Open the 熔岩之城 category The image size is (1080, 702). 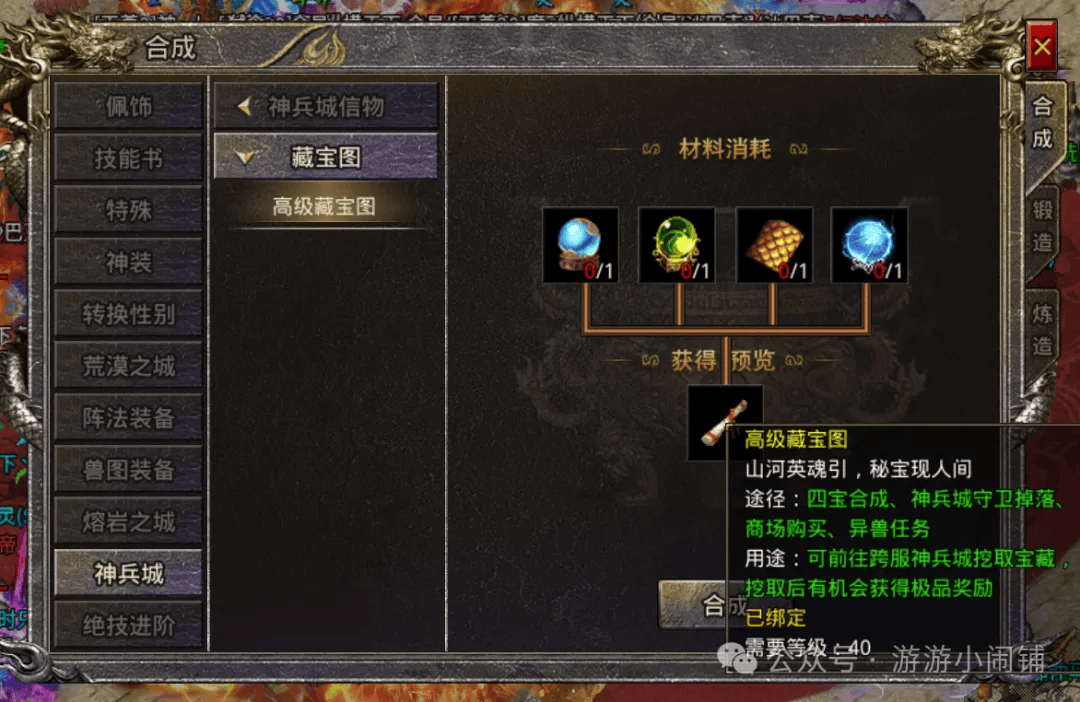coord(128,522)
